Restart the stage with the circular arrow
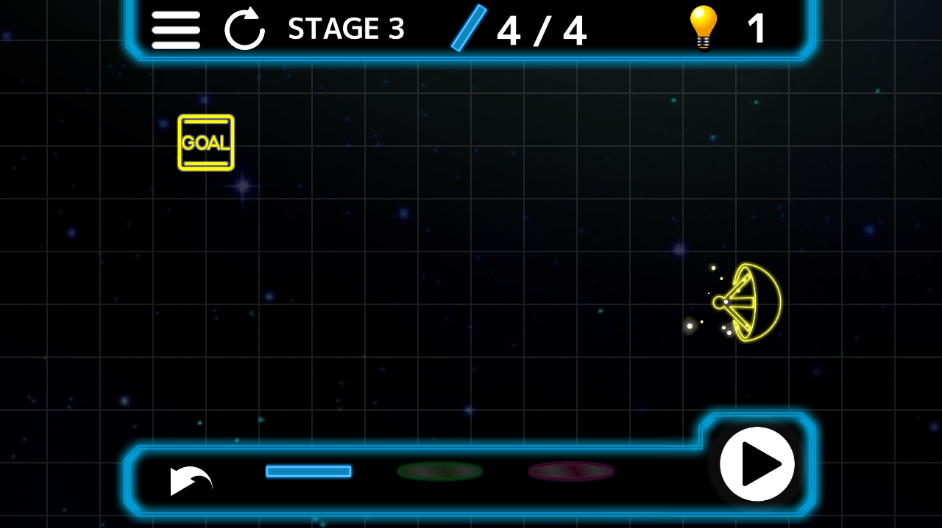The width and height of the screenshot is (942, 528). tap(244, 29)
